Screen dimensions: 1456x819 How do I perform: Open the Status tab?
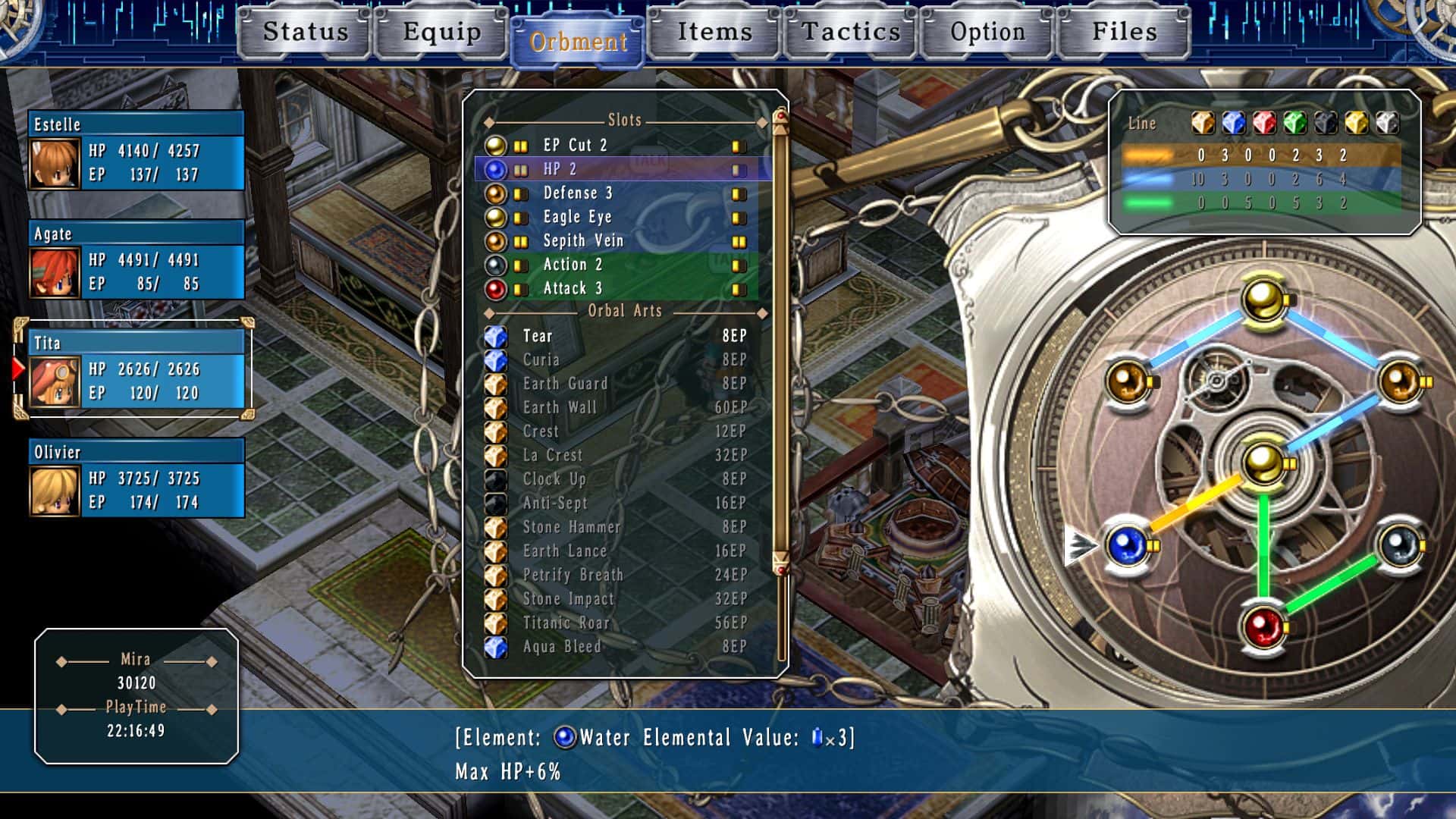pyautogui.click(x=303, y=33)
